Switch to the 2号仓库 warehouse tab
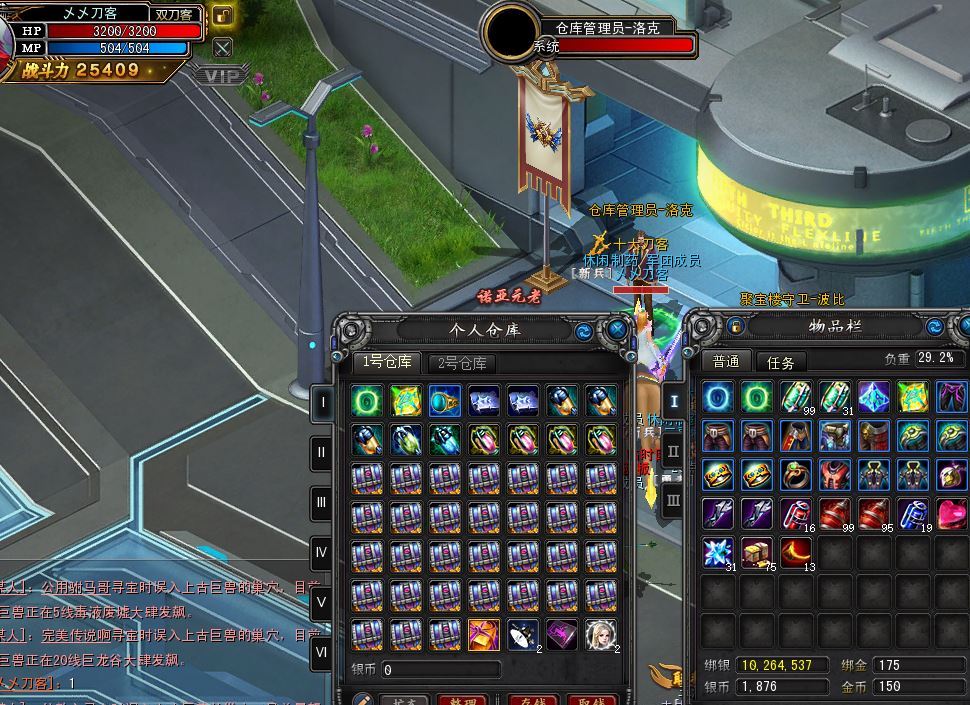Image resolution: width=970 pixels, height=705 pixels. click(x=462, y=363)
